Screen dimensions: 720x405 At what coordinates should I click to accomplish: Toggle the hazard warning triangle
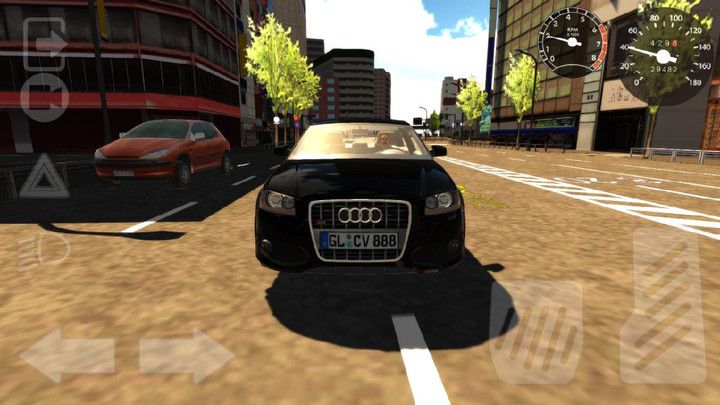click(44, 176)
